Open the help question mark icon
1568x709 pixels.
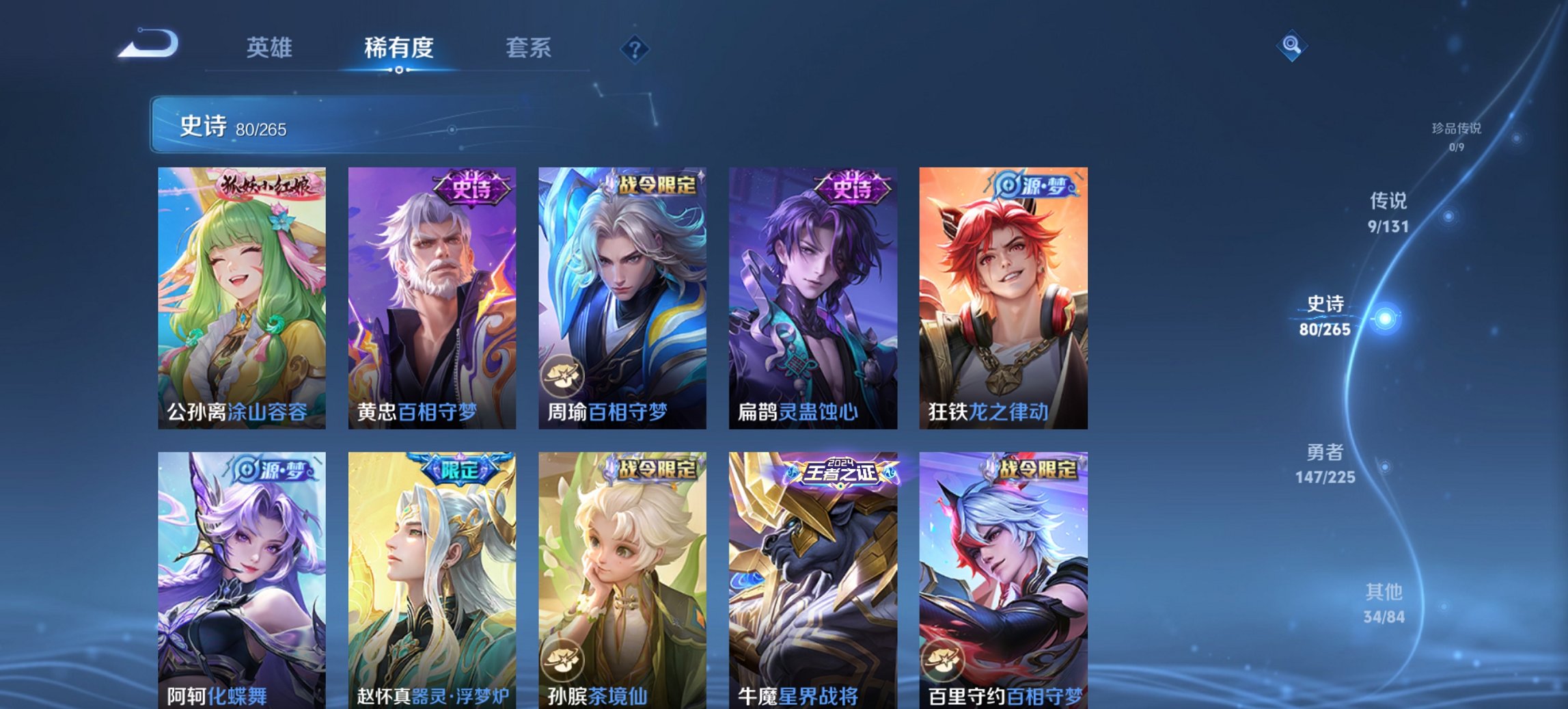point(636,49)
